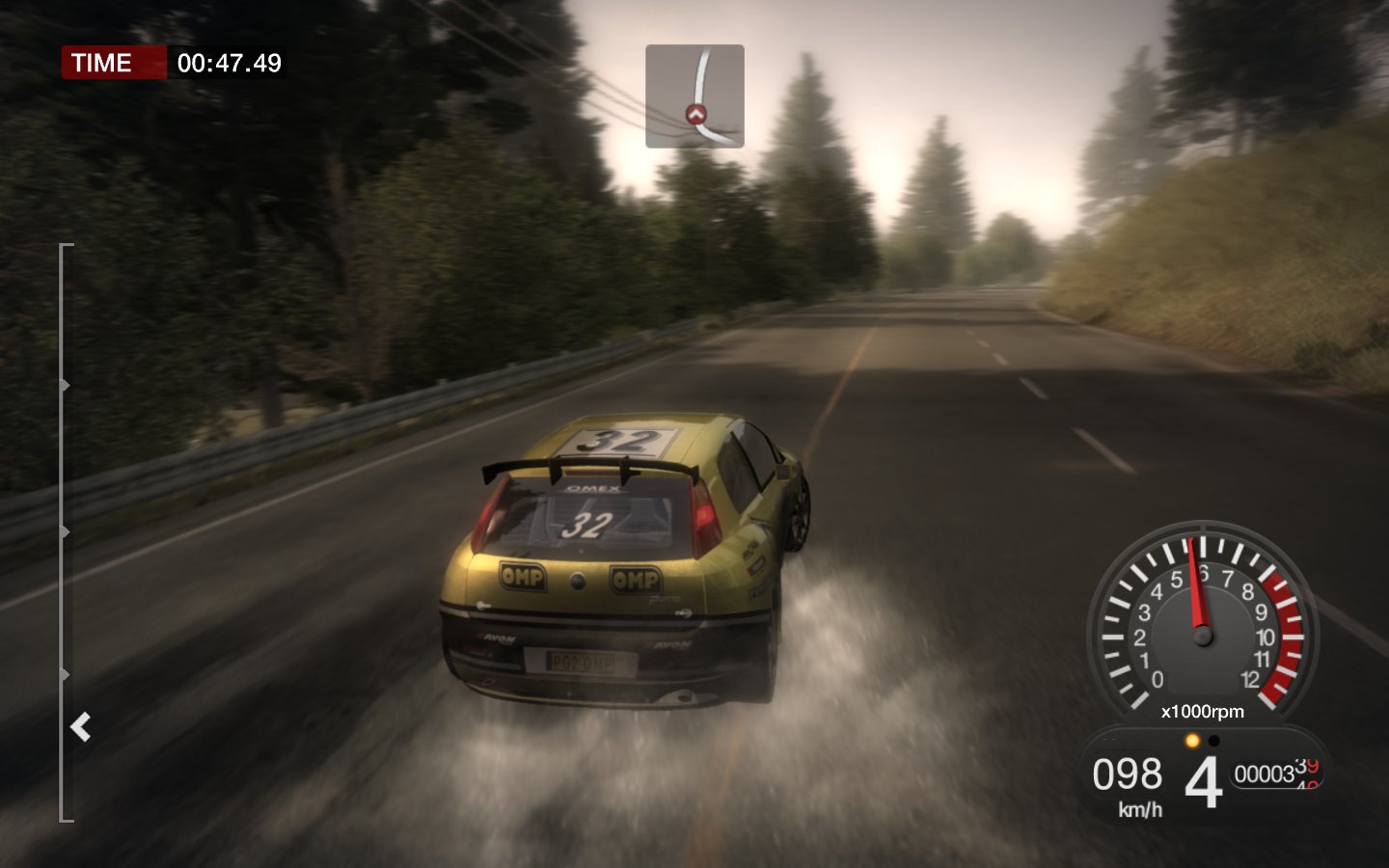Click the track minimap
This screenshot has width=1389, height=868.
point(694,95)
